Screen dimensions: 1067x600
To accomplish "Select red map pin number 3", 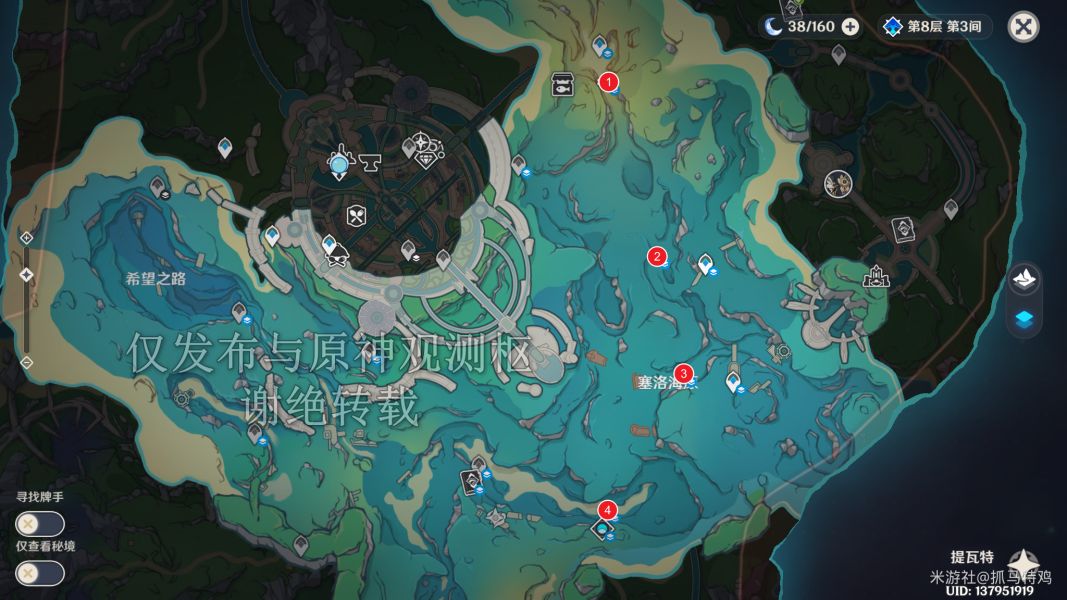I will pyautogui.click(x=684, y=372).
